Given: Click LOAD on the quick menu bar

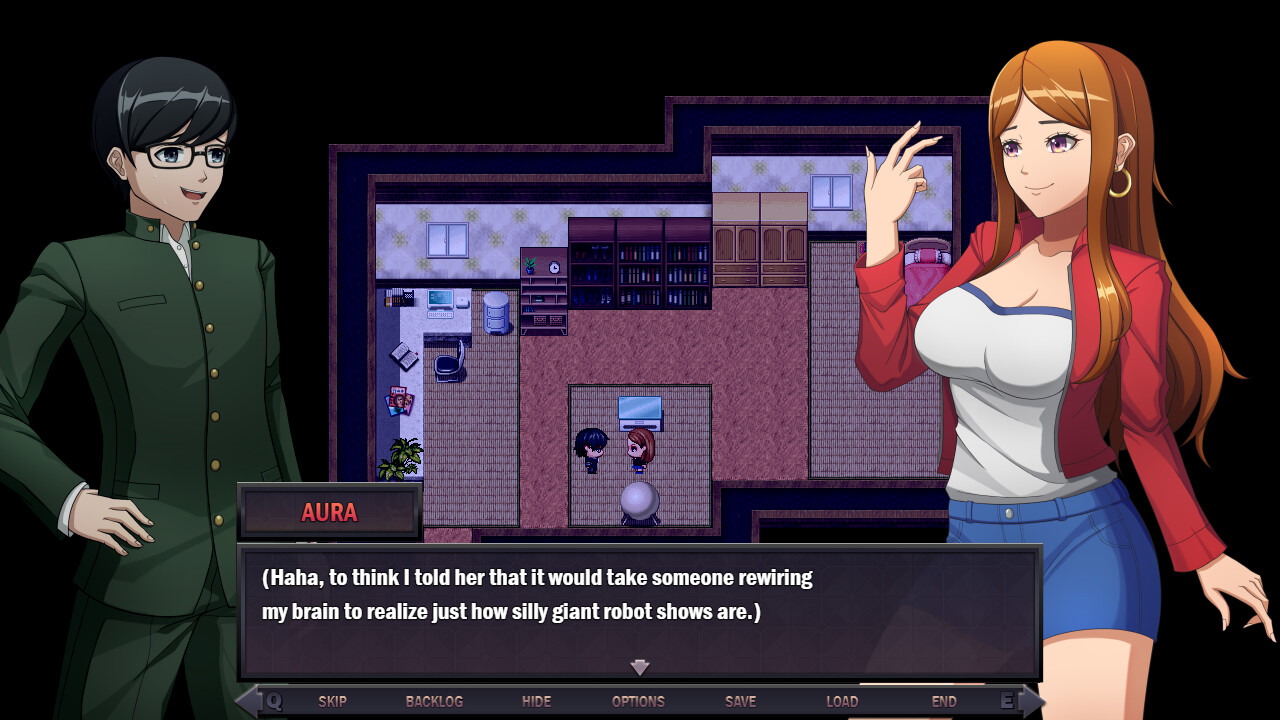Looking at the screenshot, I should [843, 701].
